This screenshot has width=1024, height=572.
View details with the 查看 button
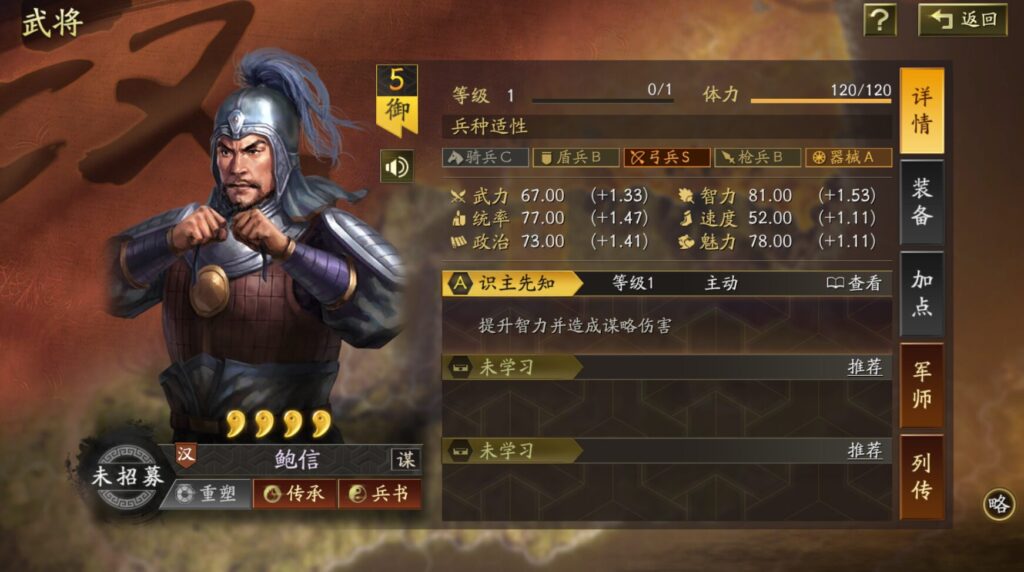click(x=855, y=284)
